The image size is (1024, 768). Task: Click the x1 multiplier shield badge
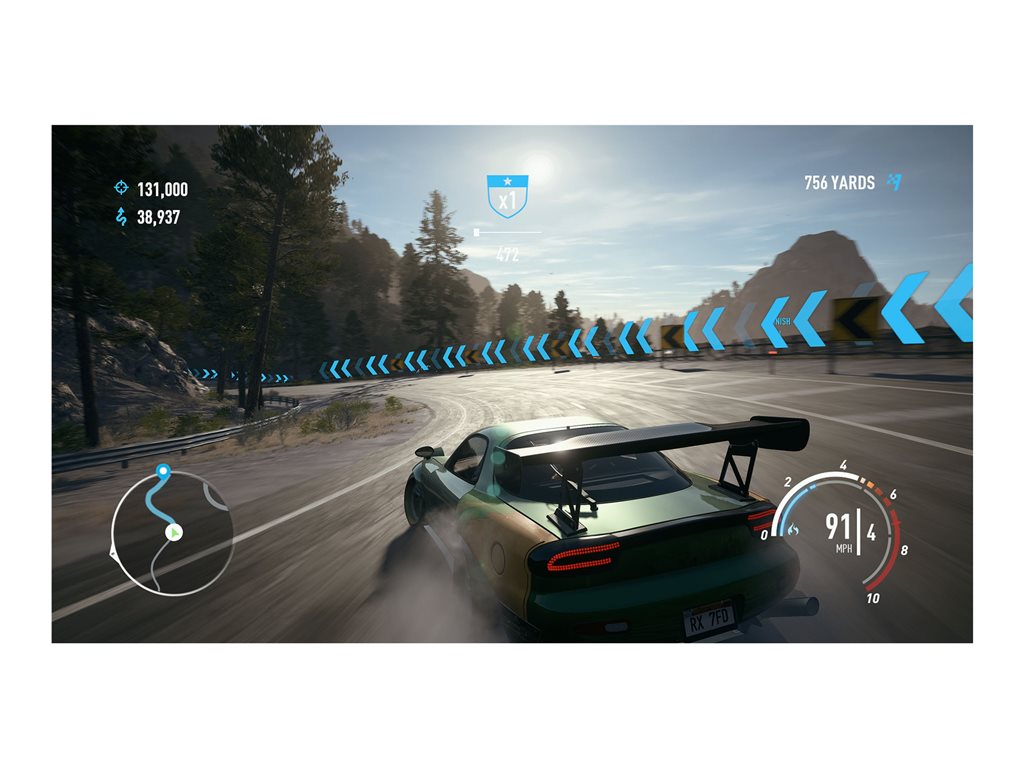pyautogui.click(x=507, y=196)
